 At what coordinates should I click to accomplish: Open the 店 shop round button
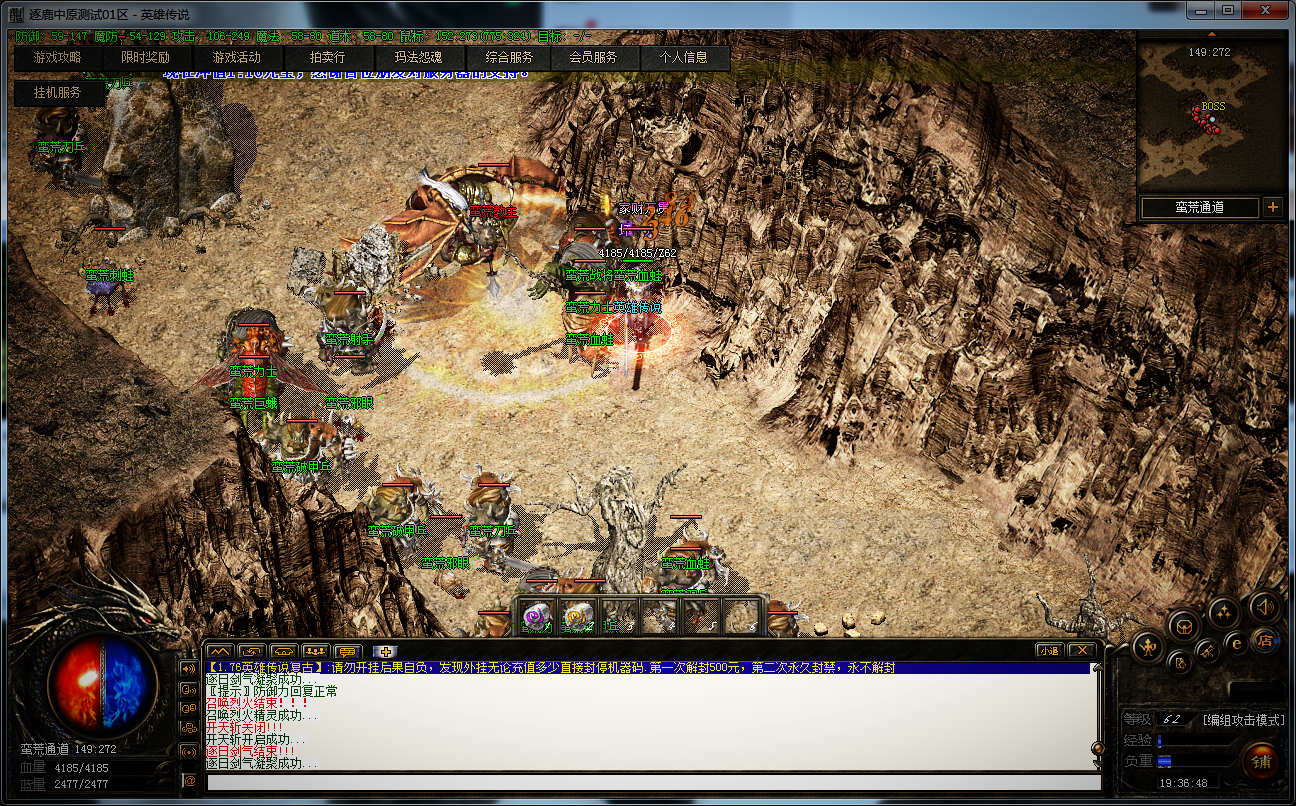click(1264, 640)
